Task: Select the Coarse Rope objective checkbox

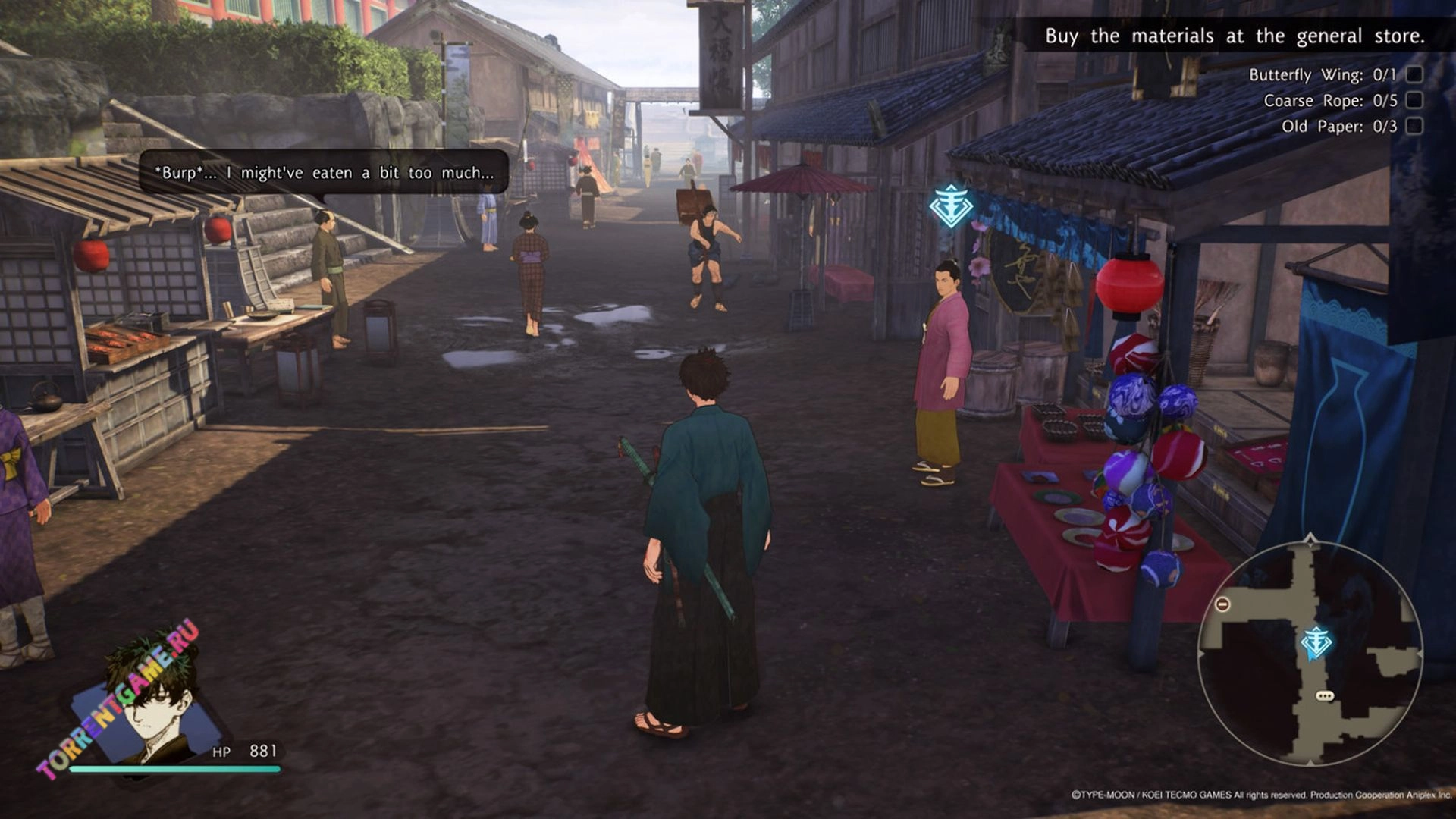Action: click(1414, 100)
